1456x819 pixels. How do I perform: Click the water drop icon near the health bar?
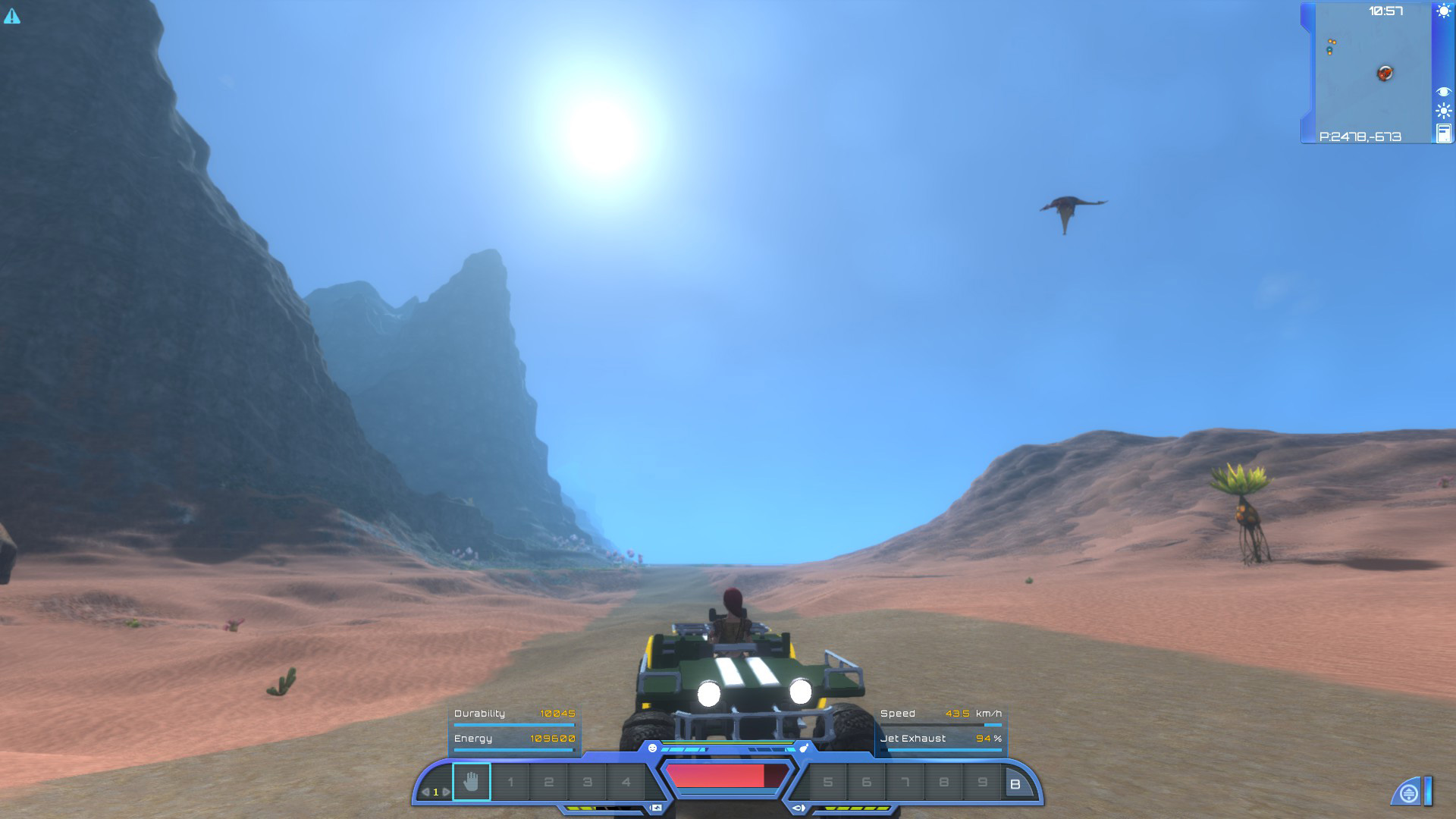click(x=805, y=746)
